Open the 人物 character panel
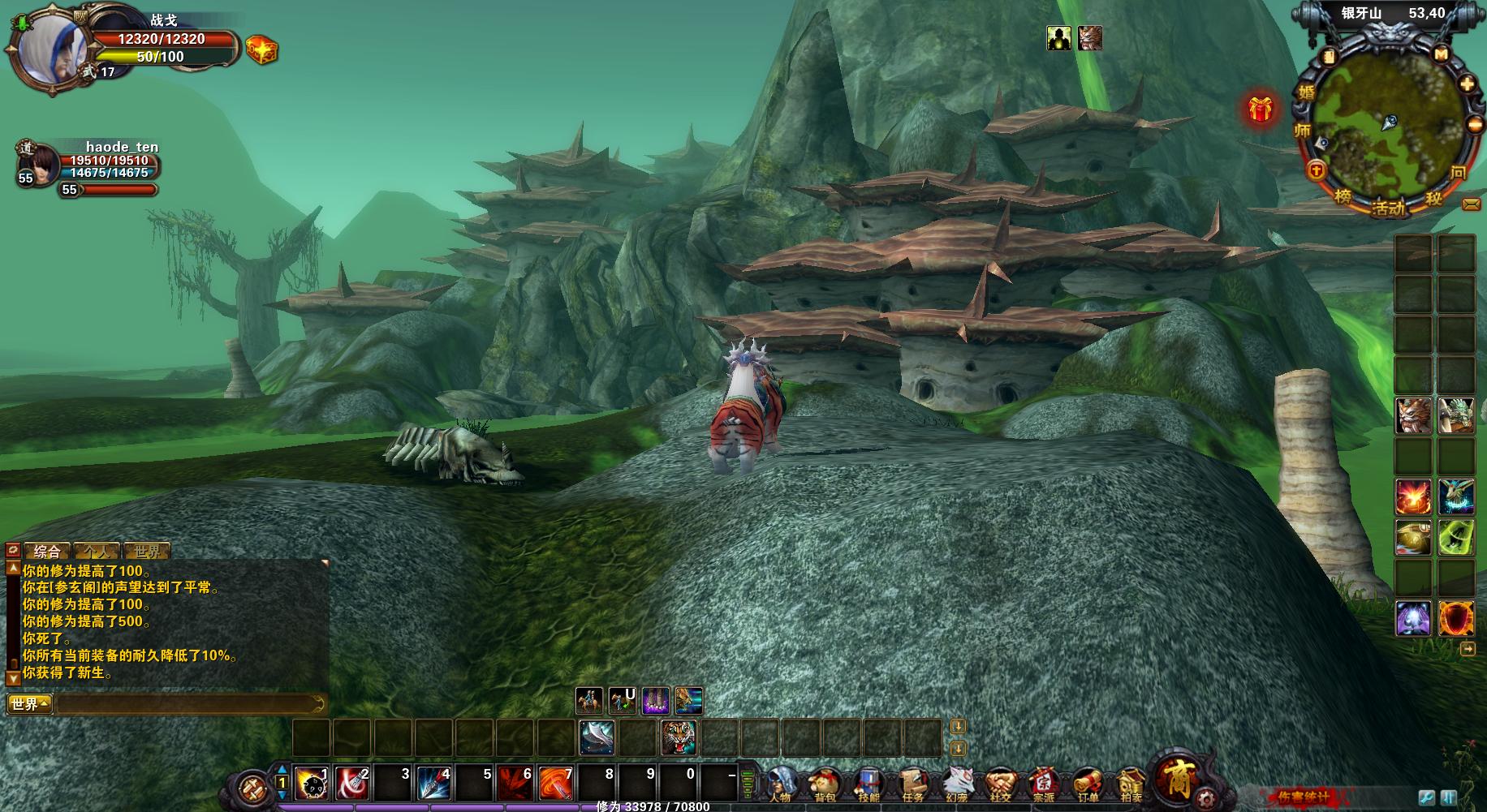The height and width of the screenshot is (812, 1487). [781, 784]
